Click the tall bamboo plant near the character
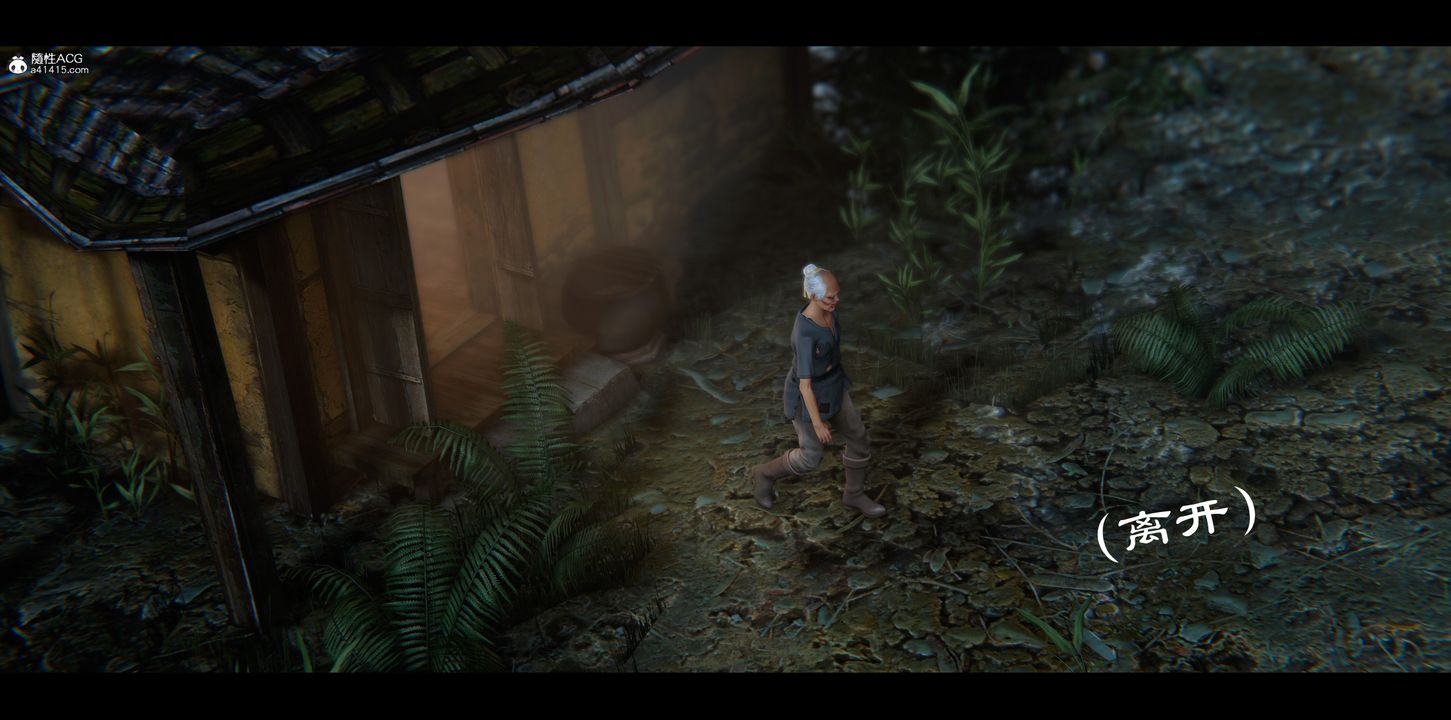The height and width of the screenshot is (720, 1451). (950, 200)
